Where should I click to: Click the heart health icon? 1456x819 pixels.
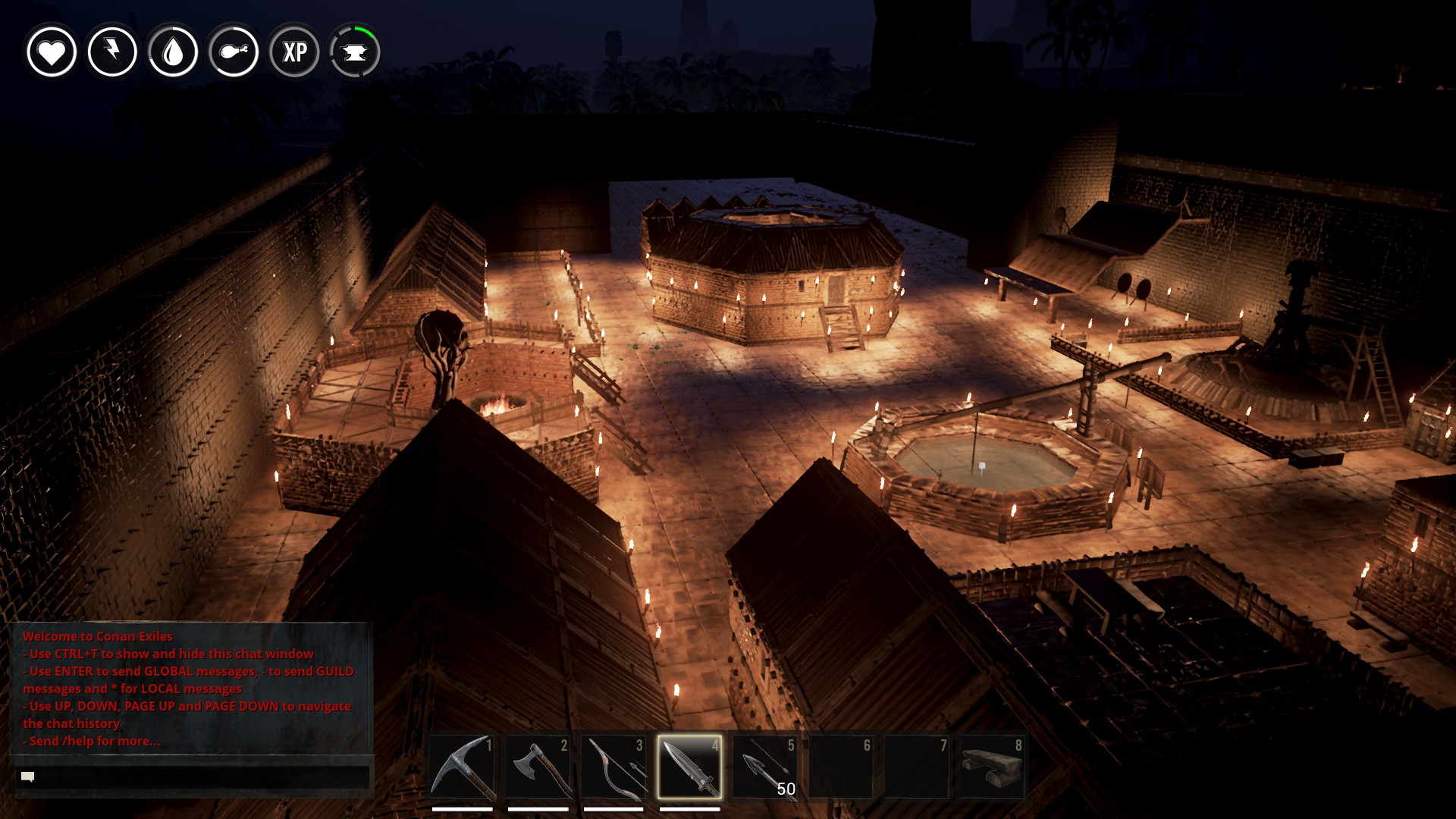[52, 52]
